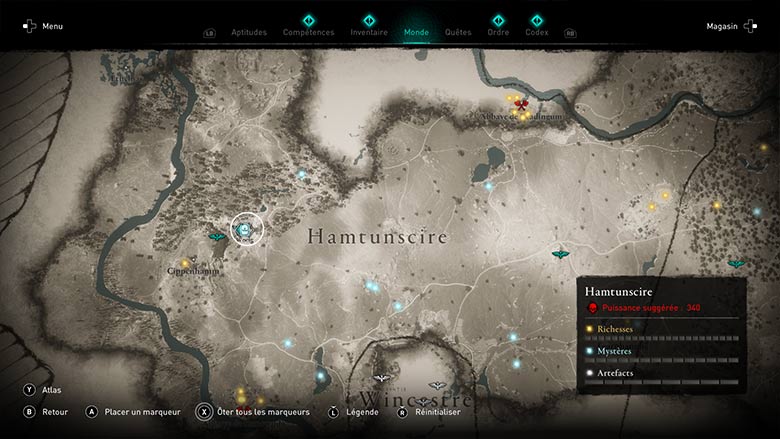This screenshot has width=780, height=439.
Task: Click the red marker at the abbey
Action: point(521,102)
